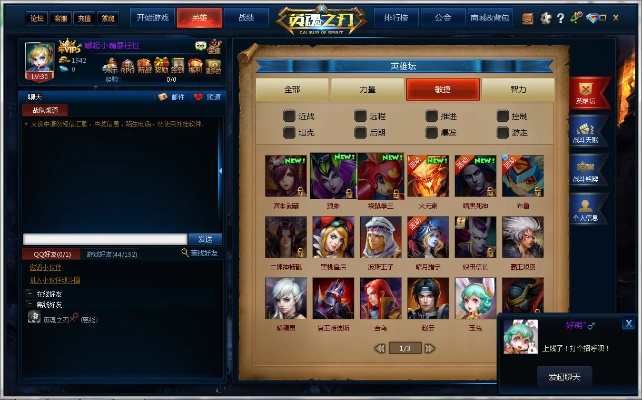Select the 赵云 hero portrait

[427, 299]
